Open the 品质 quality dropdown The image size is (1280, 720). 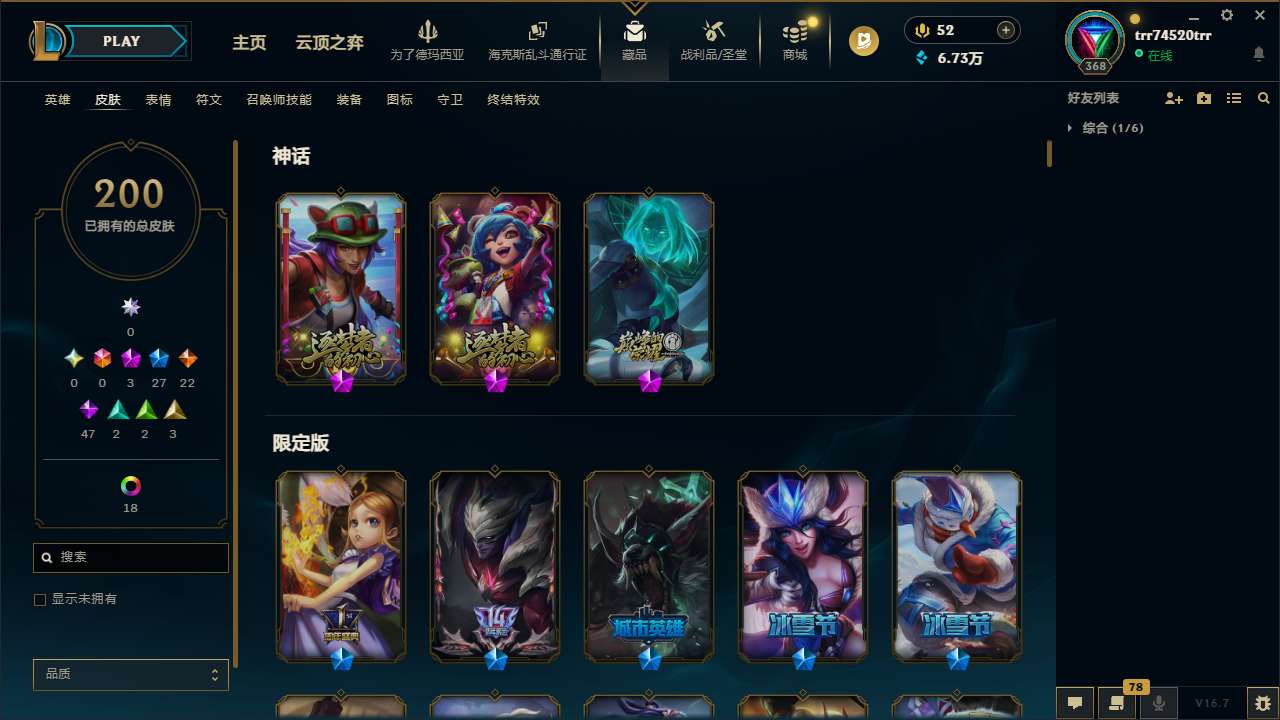pos(130,674)
